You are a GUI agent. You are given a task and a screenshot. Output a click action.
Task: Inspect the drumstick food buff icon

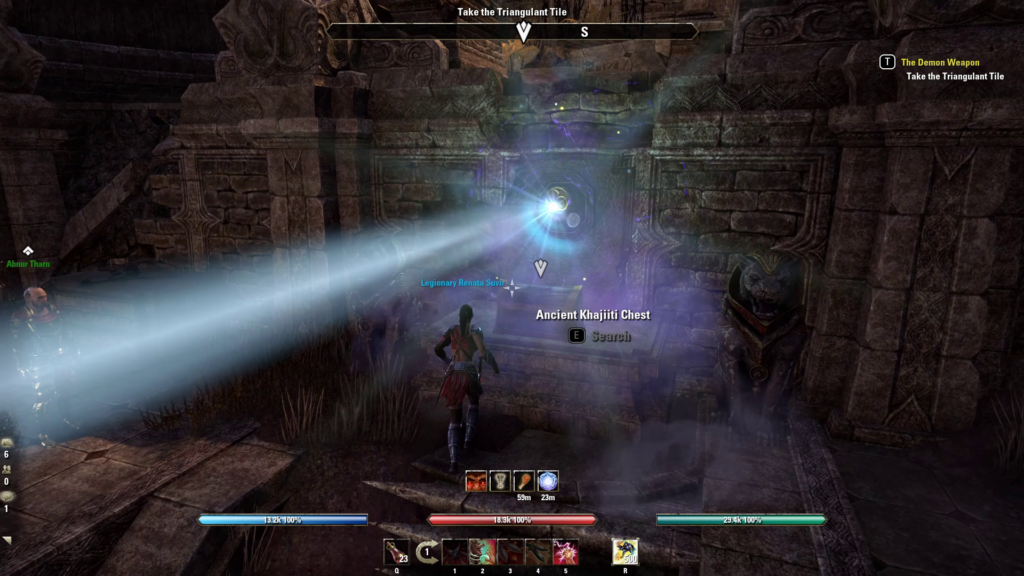point(524,481)
